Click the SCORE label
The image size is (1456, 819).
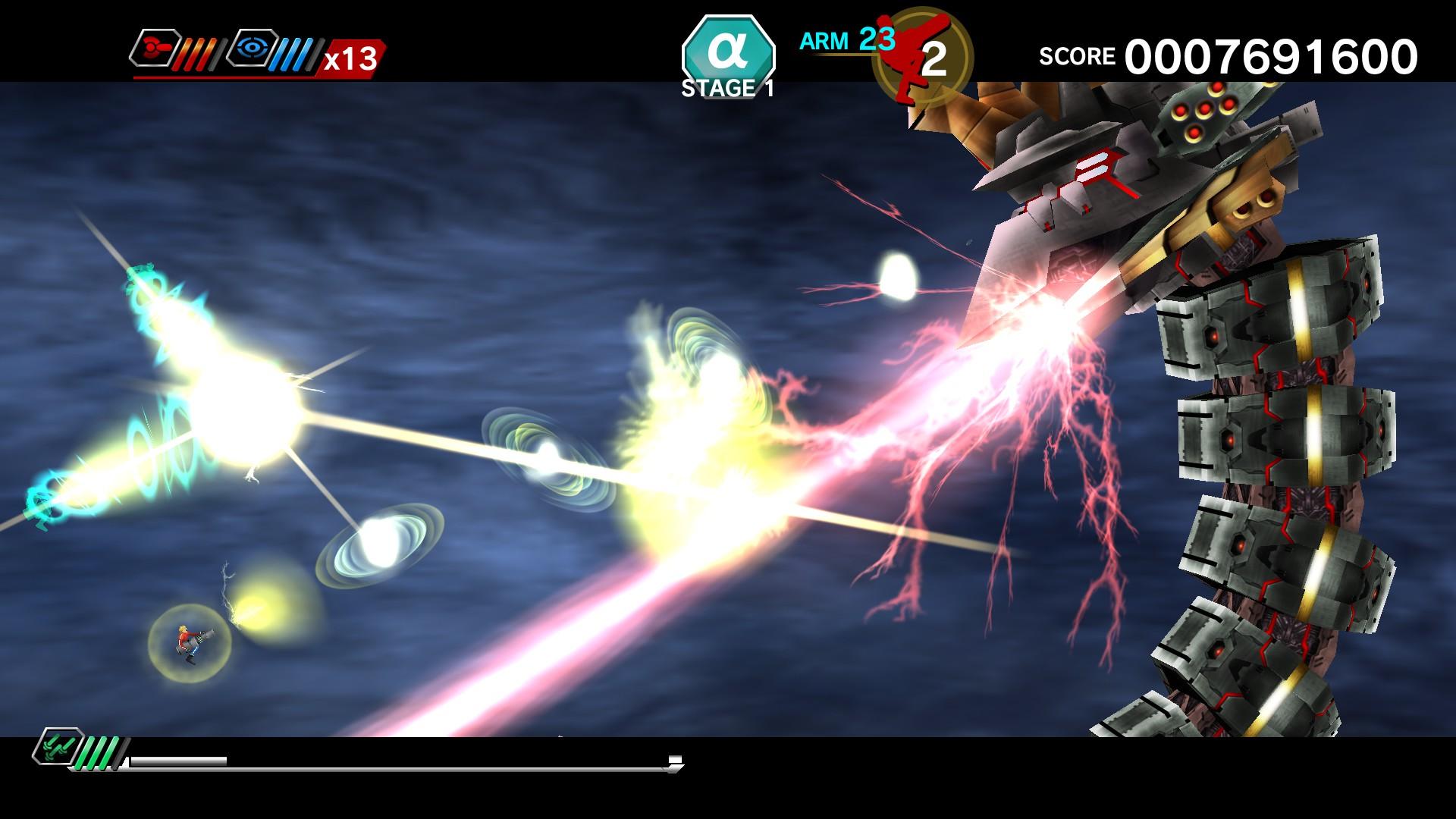point(1078,55)
